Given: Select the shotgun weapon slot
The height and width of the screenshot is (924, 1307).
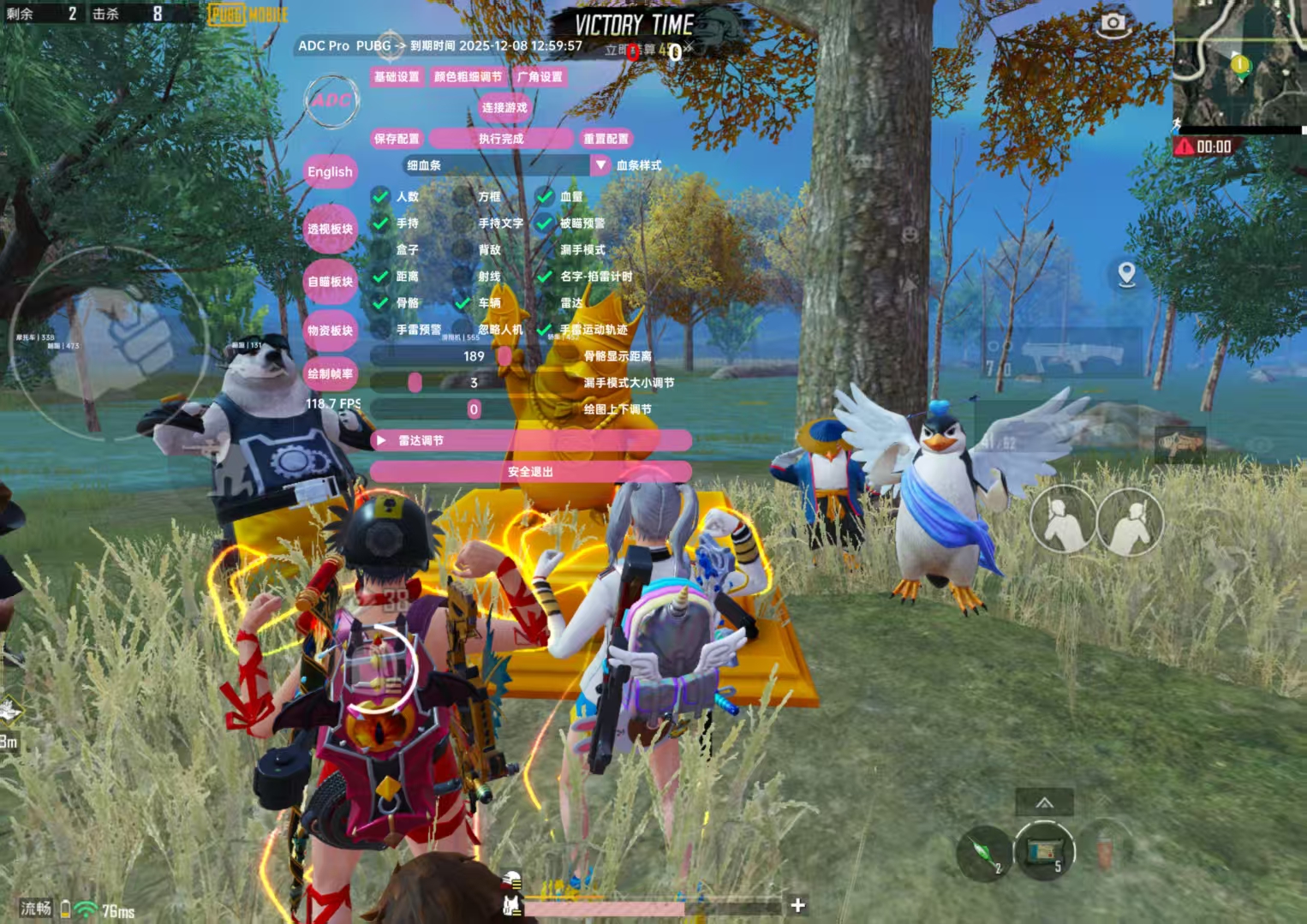Looking at the screenshot, I should (x=1063, y=352).
